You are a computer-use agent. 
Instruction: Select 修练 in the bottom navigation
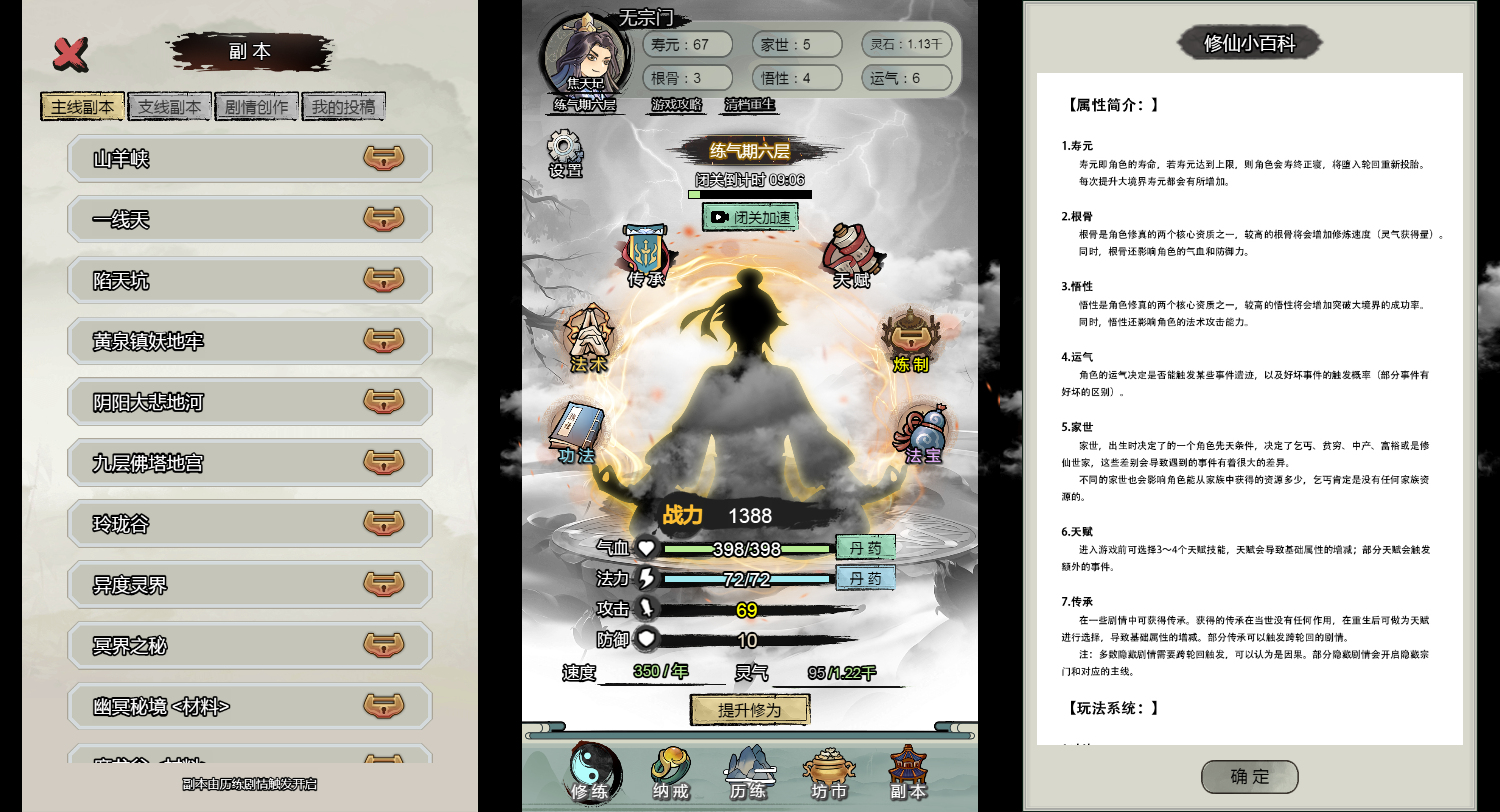(x=590, y=771)
